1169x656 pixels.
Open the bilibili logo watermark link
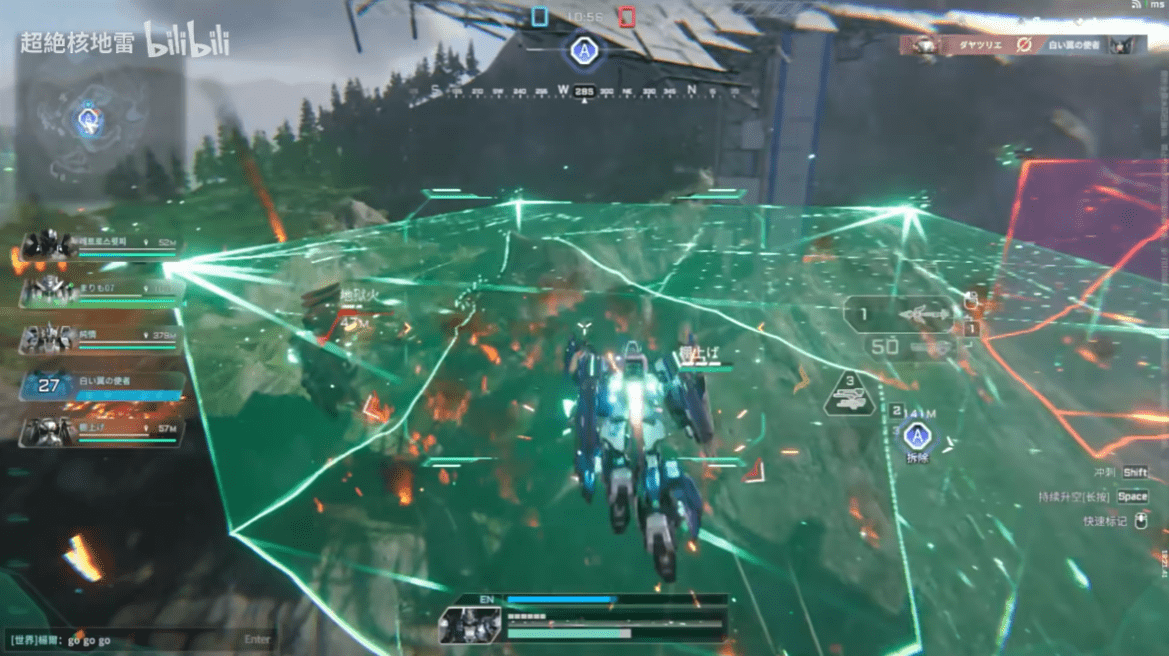coord(187,42)
